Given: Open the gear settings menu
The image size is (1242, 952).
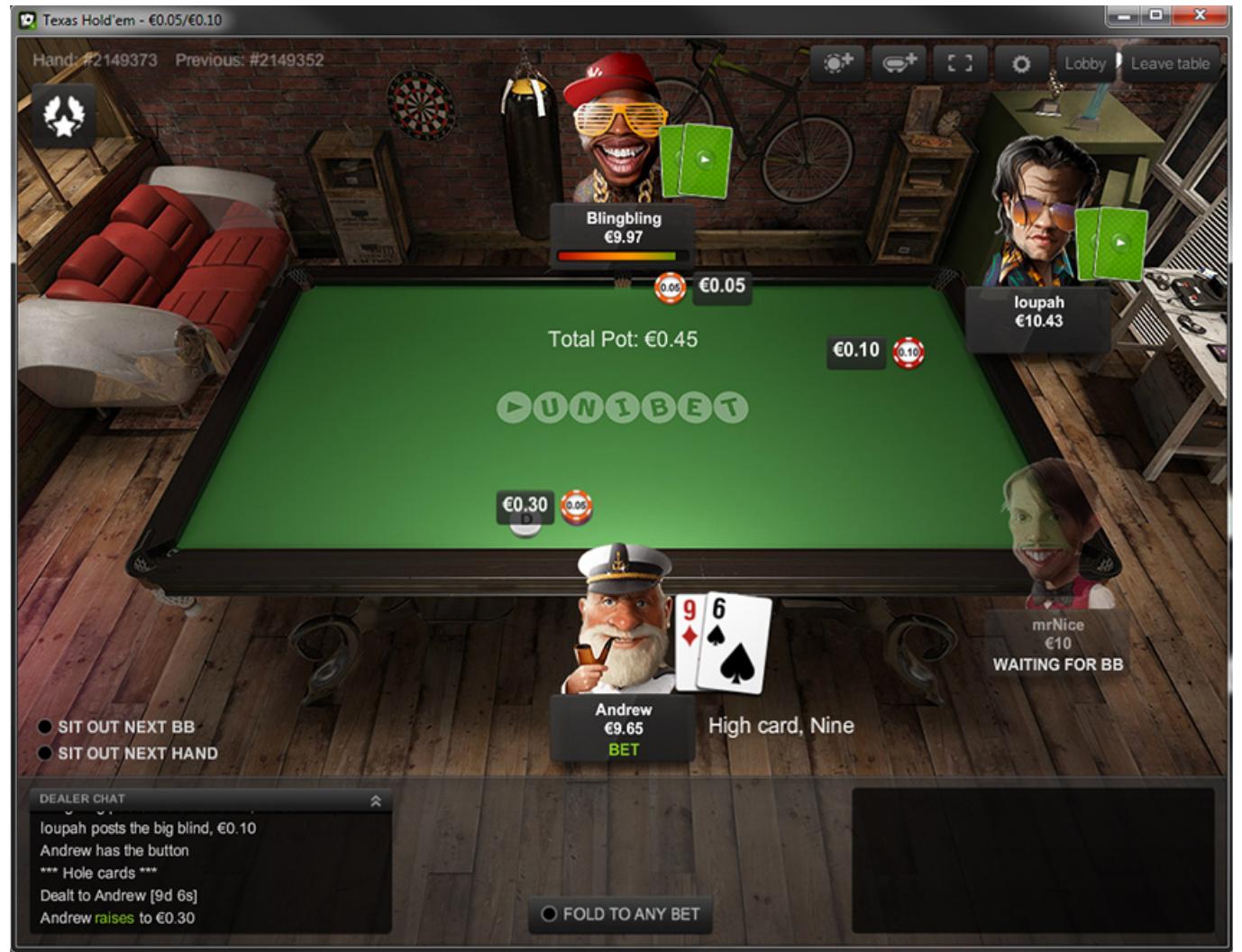Looking at the screenshot, I should click(1020, 64).
